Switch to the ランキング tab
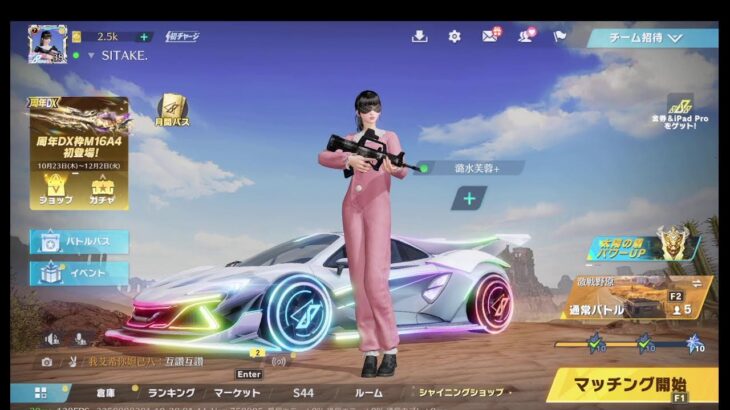This screenshot has width=730, height=410. [x=170, y=393]
